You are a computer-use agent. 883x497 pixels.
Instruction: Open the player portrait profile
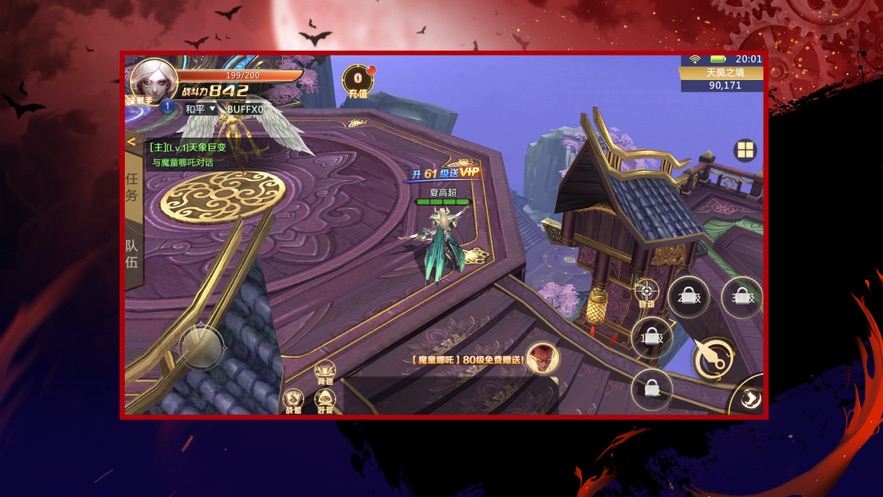coord(152,80)
